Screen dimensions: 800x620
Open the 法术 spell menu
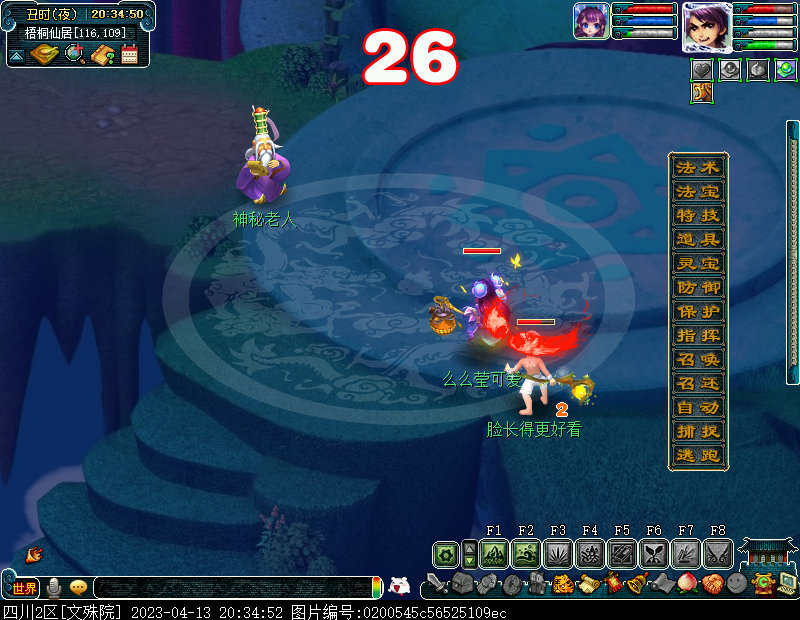pos(697,167)
